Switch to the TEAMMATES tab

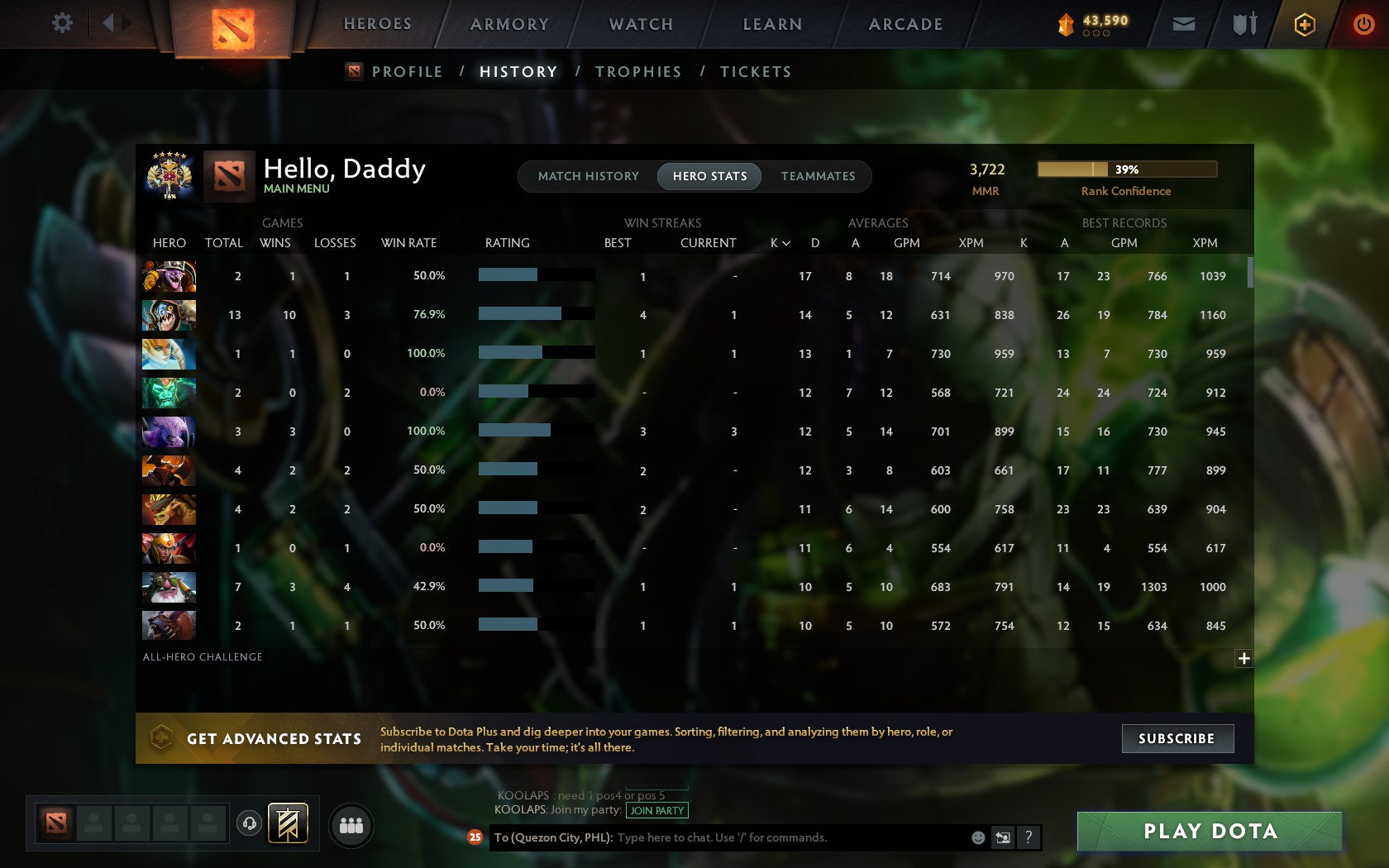[817, 176]
